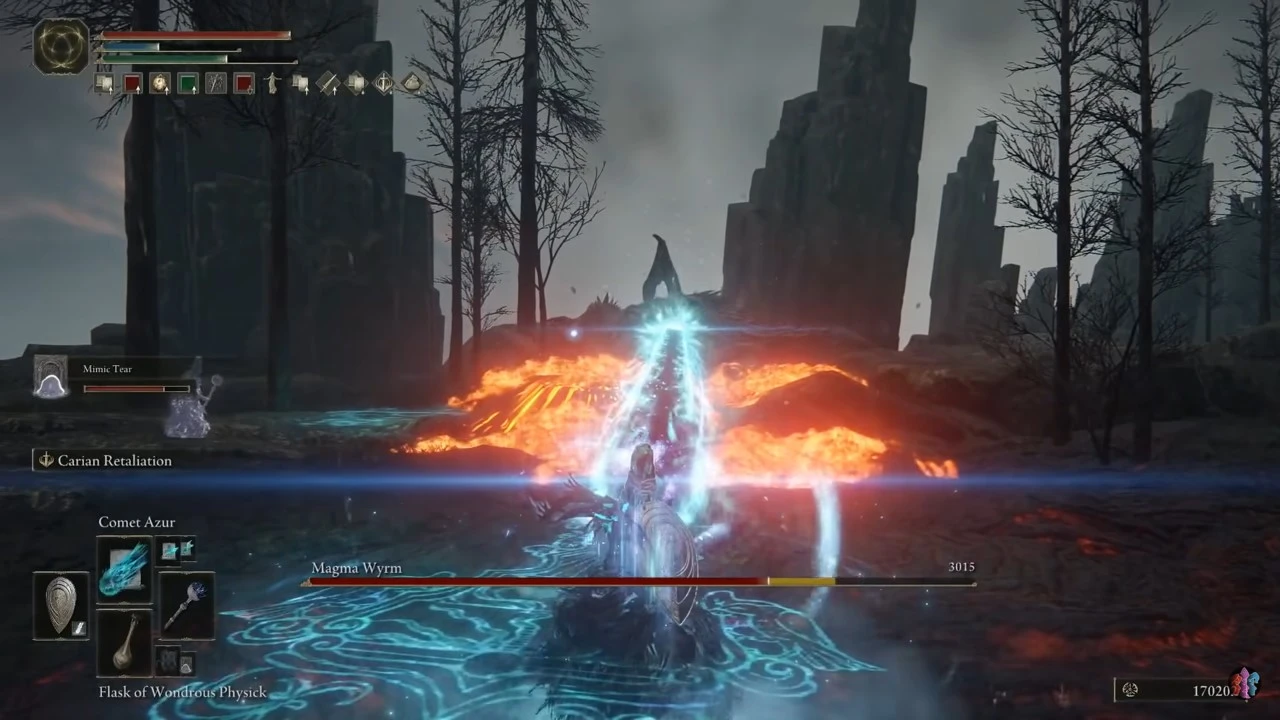The image size is (1280, 720).
Task: Toggle the green status effect buff icon
Action: tap(190, 83)
